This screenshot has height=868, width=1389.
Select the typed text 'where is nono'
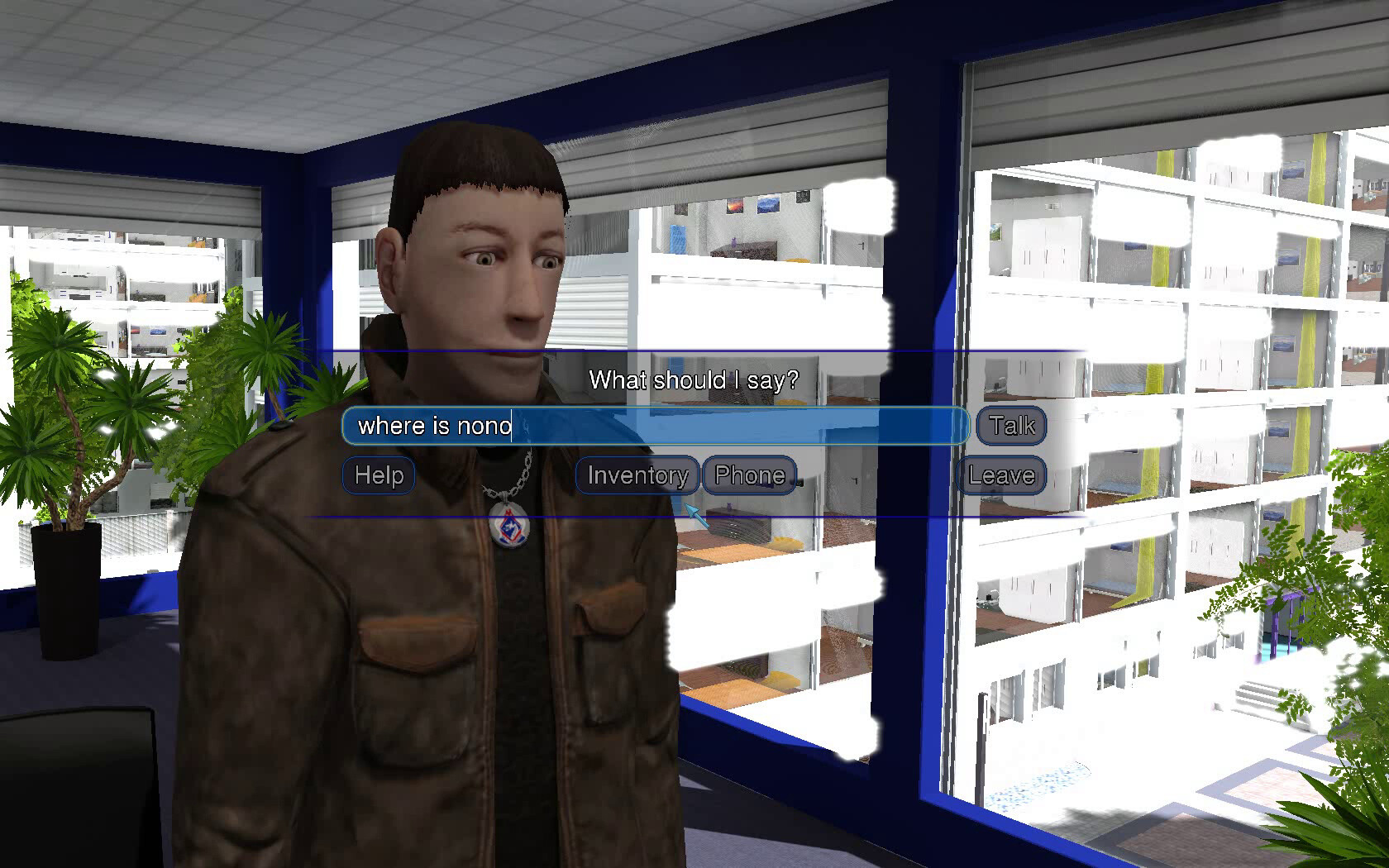click(430, 426)
